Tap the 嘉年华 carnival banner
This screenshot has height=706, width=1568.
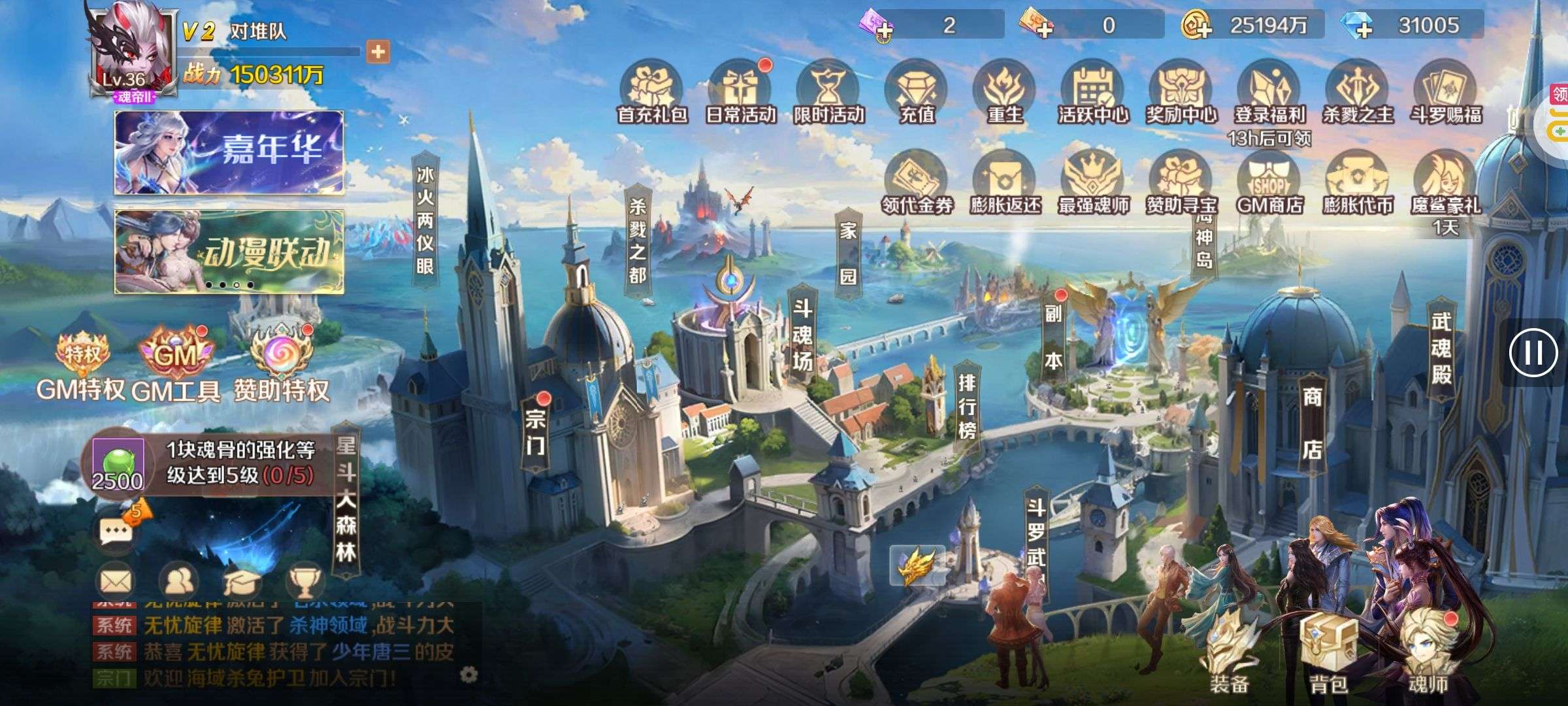pos(229,152)
